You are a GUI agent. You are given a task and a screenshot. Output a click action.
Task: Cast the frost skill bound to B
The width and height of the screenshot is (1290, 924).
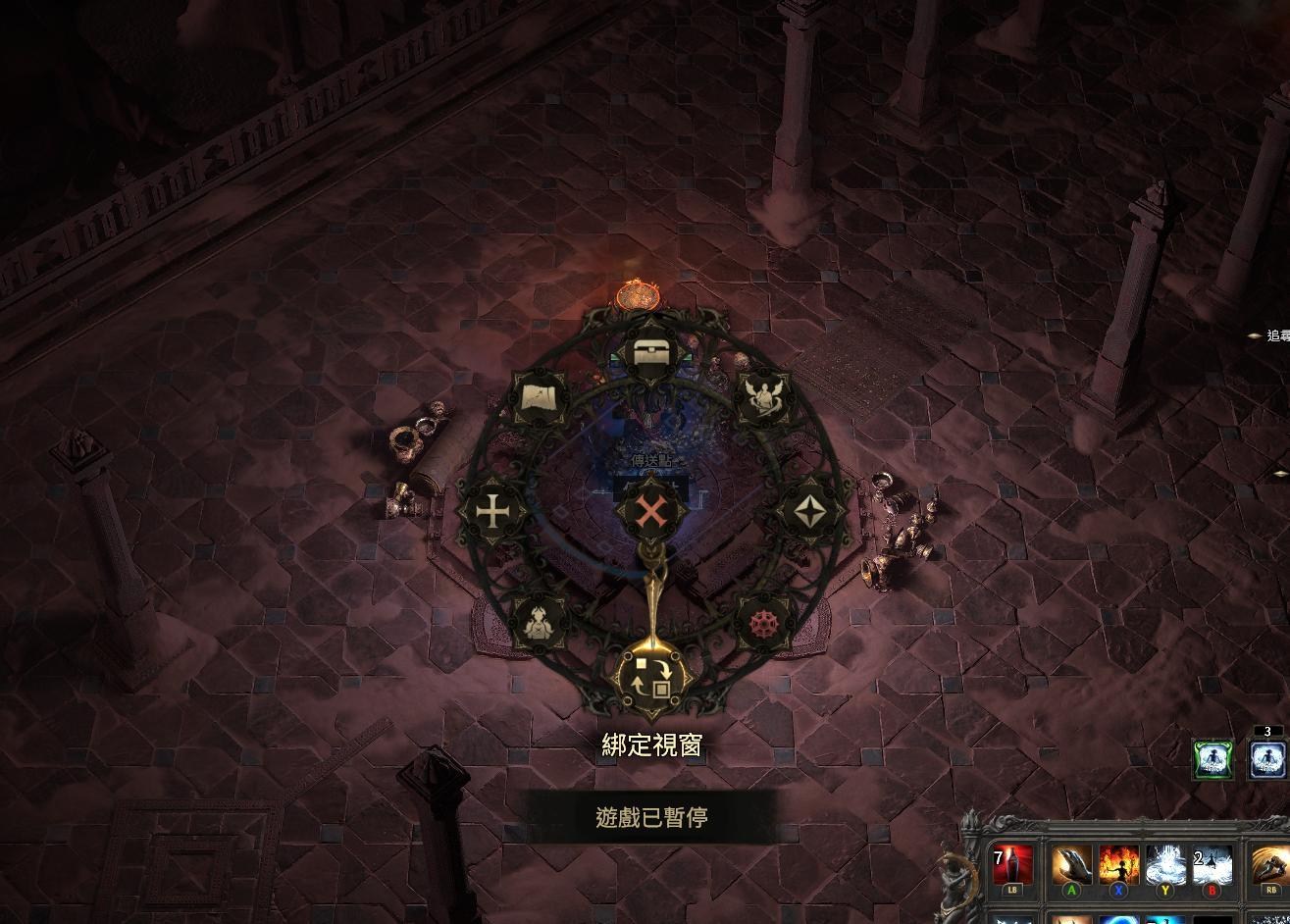pyautogui.click(x=1212, y=861)
